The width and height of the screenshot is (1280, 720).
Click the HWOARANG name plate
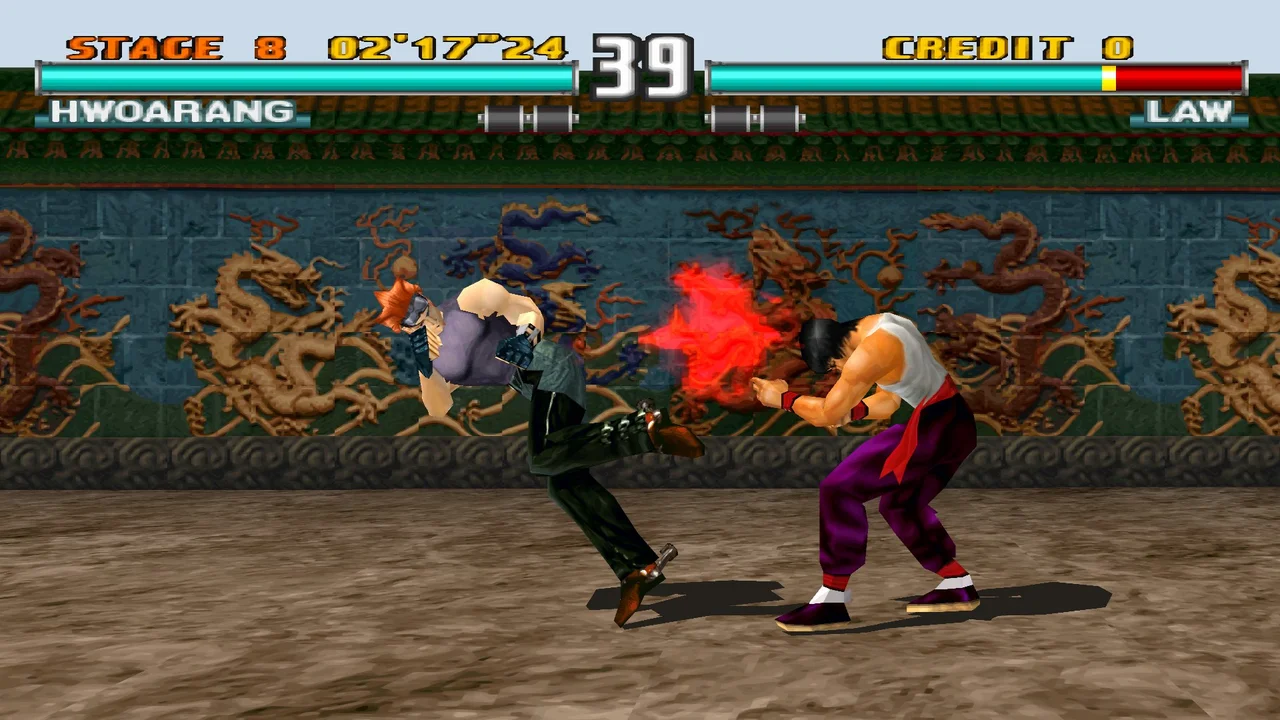(170, 111)
